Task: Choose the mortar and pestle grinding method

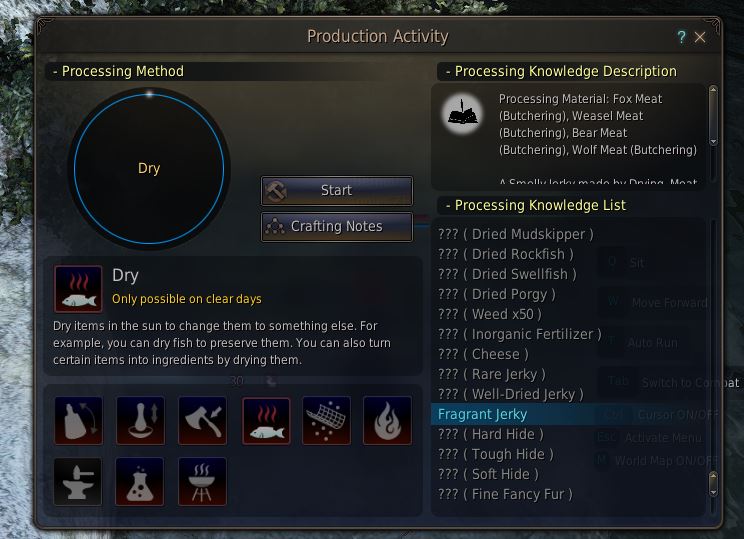Action: point(140,420)
